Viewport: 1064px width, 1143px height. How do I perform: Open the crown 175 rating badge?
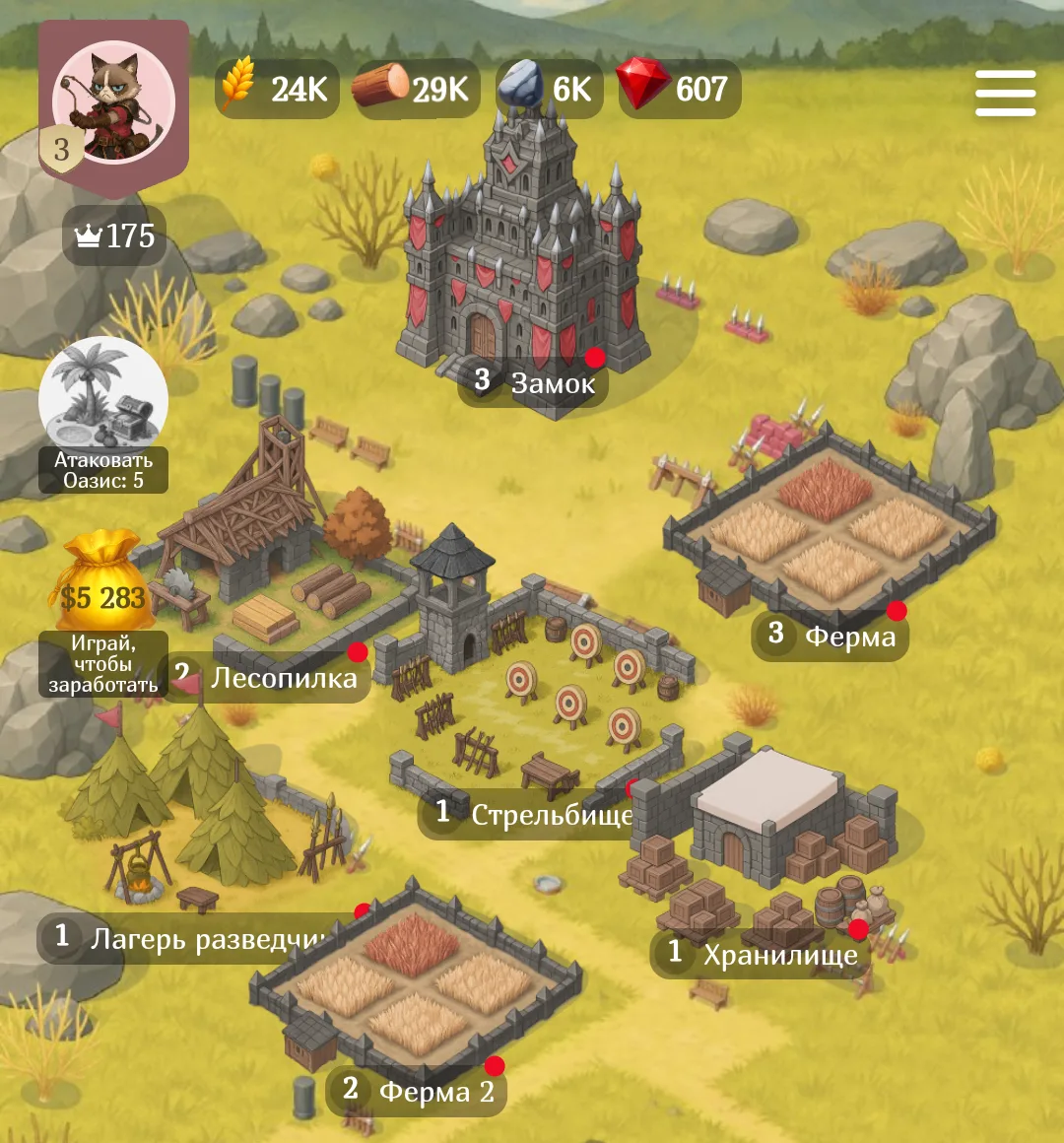point(115,236)
